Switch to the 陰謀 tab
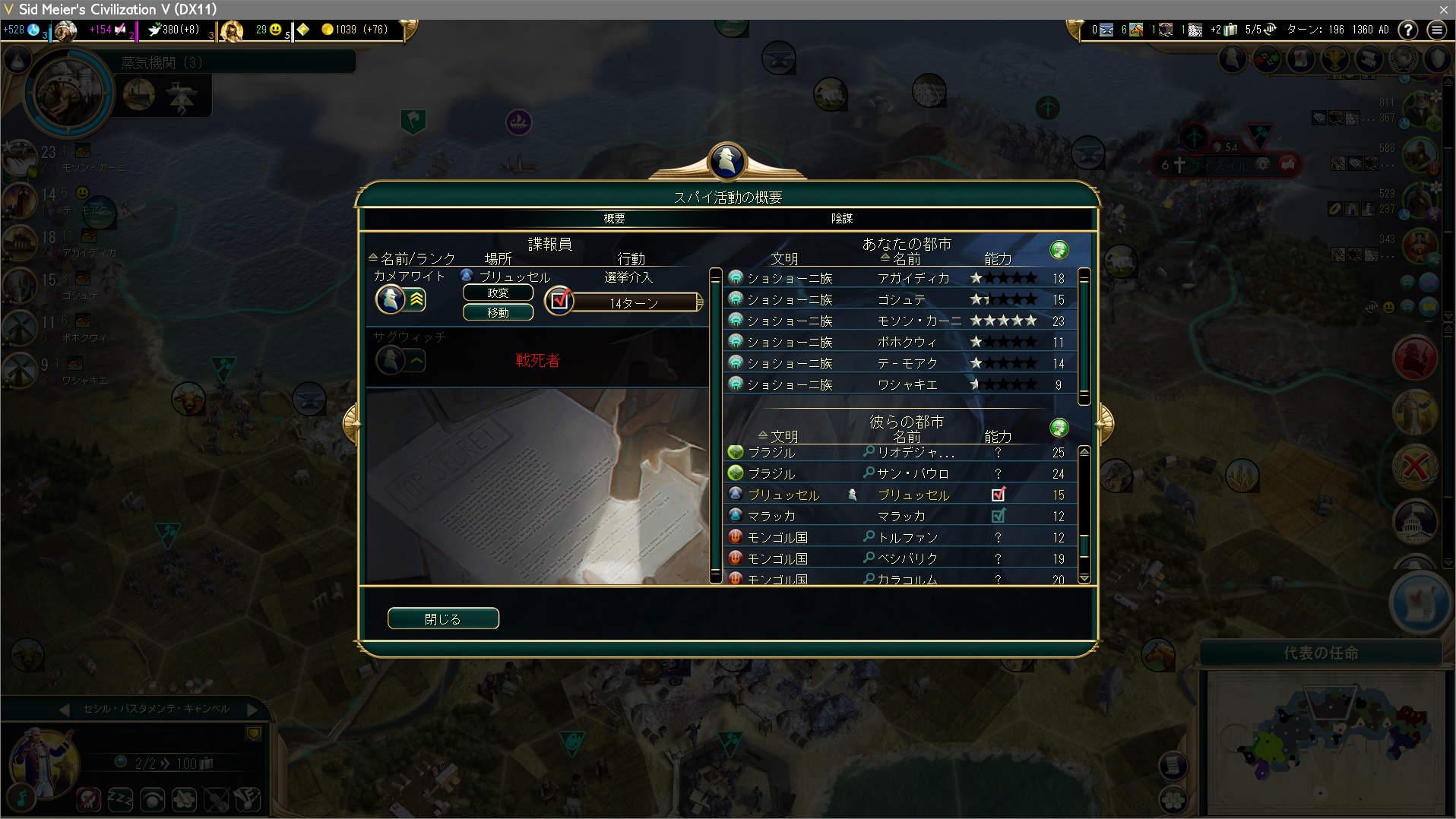This screenshot has width=1456, height=819. [841, 219]
